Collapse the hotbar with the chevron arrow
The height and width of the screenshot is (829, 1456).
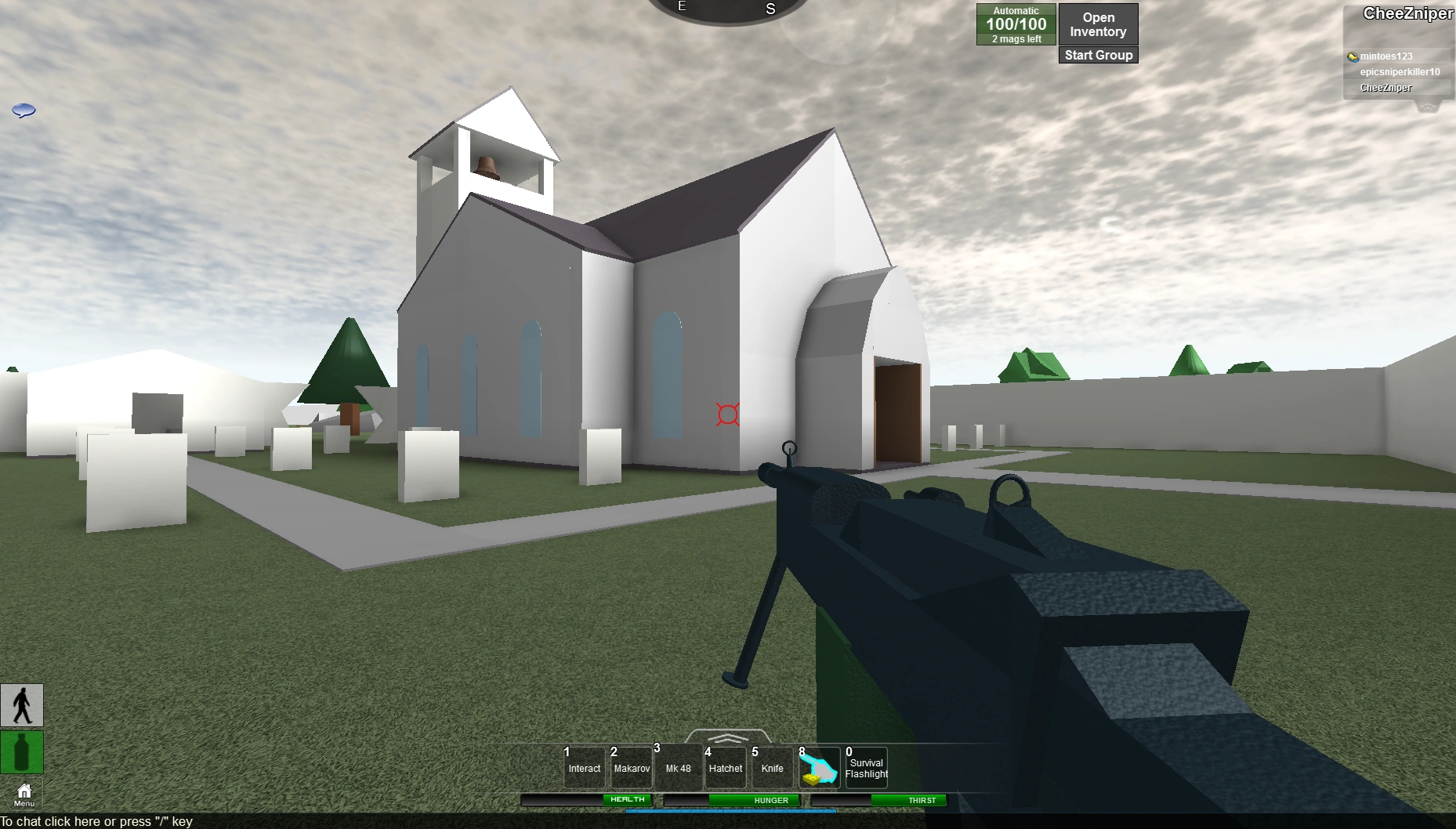(728, 738)
